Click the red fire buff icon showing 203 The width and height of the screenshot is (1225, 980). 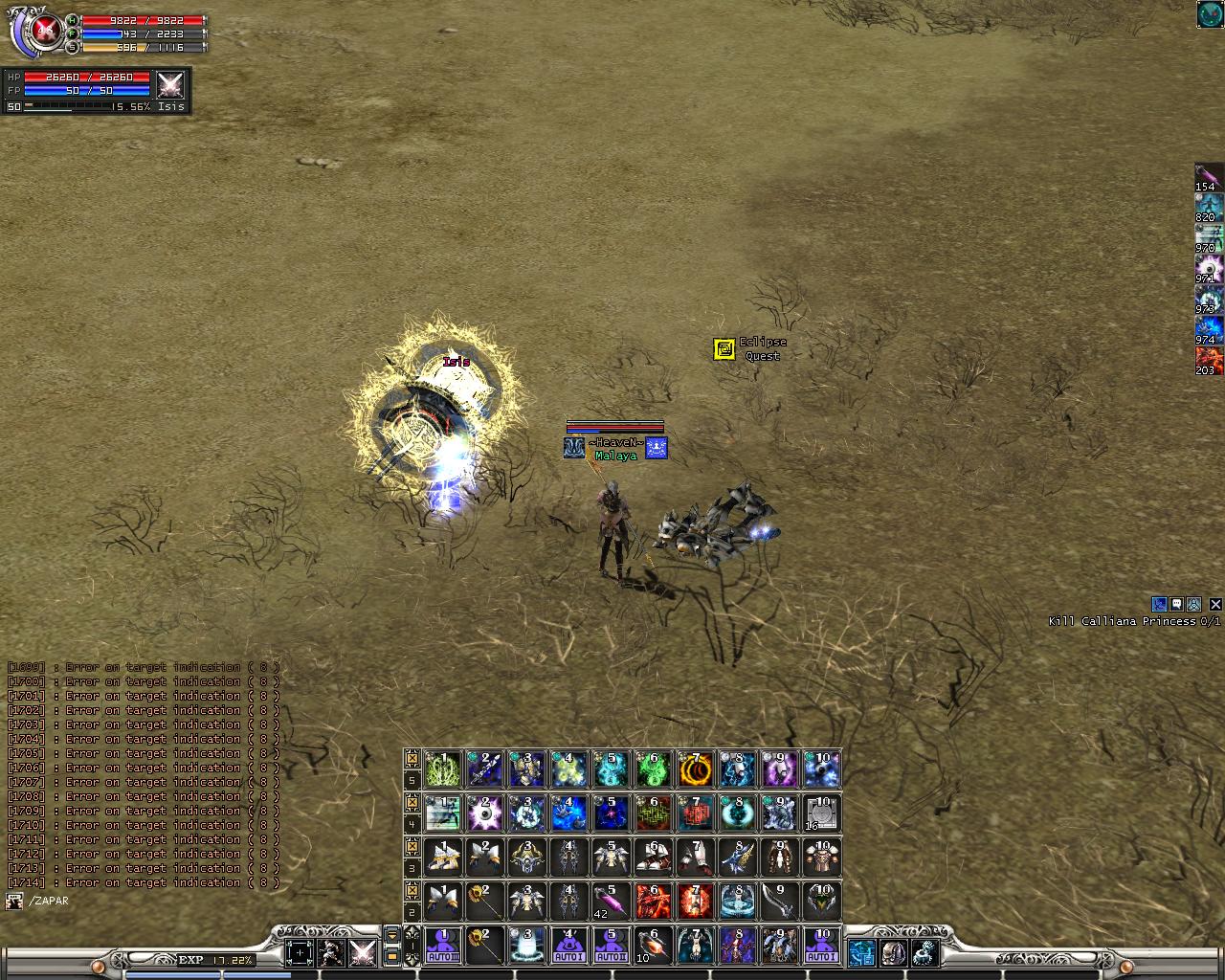point(1209,360)
